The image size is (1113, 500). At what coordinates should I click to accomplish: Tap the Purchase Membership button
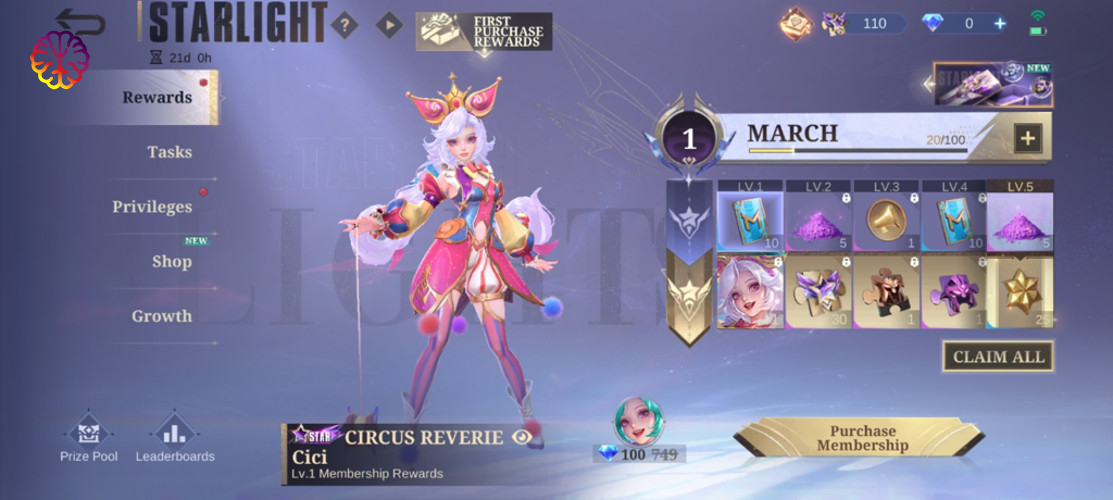[x=862, y=438]
